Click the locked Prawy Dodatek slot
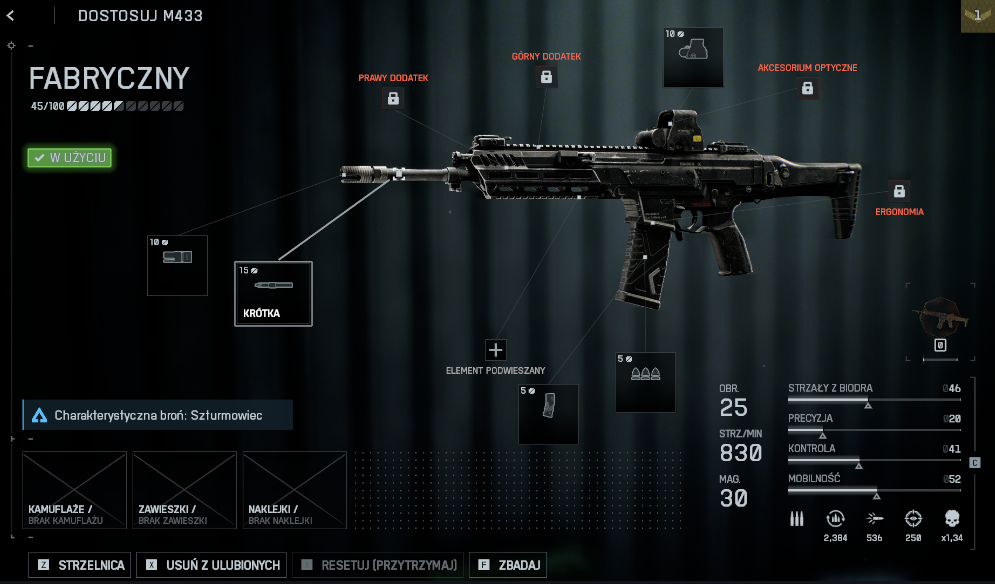The image size is (995, 584). (x=393, y=98)
